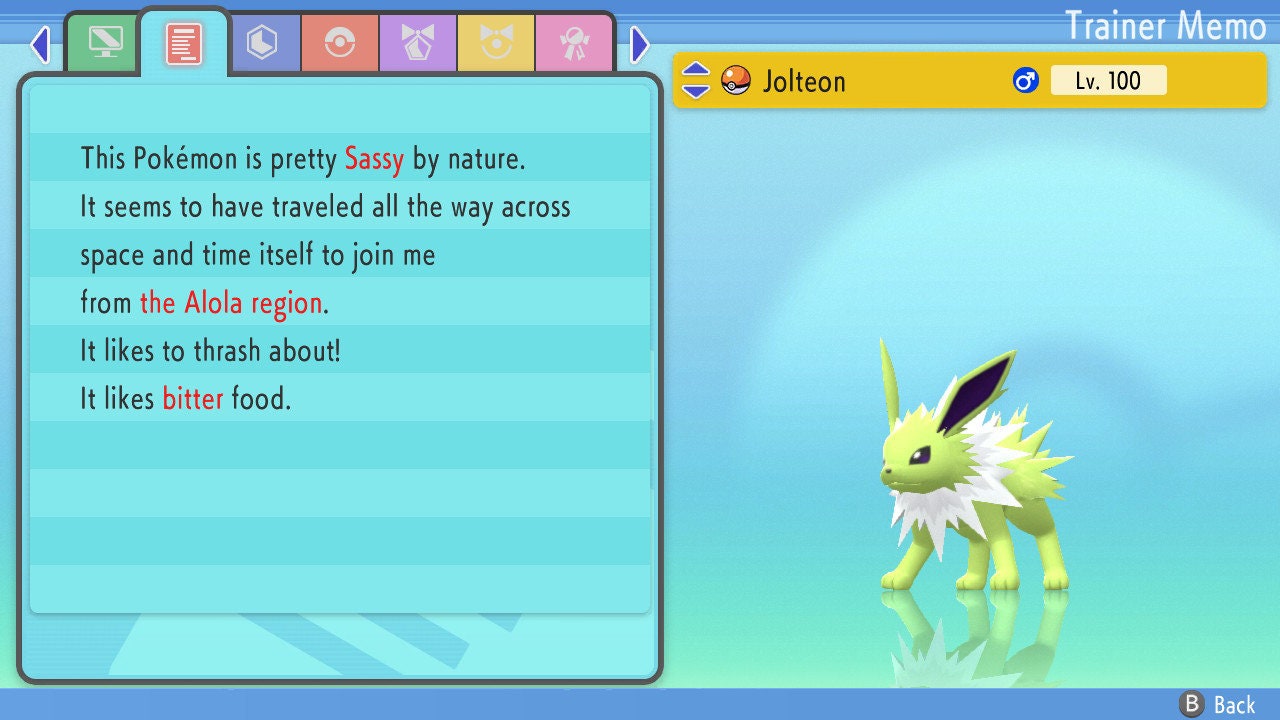The height and width of the screenshot is (720, 1280).
Task: Open the yellow bow and ball tab
Action: click(496, 43)
